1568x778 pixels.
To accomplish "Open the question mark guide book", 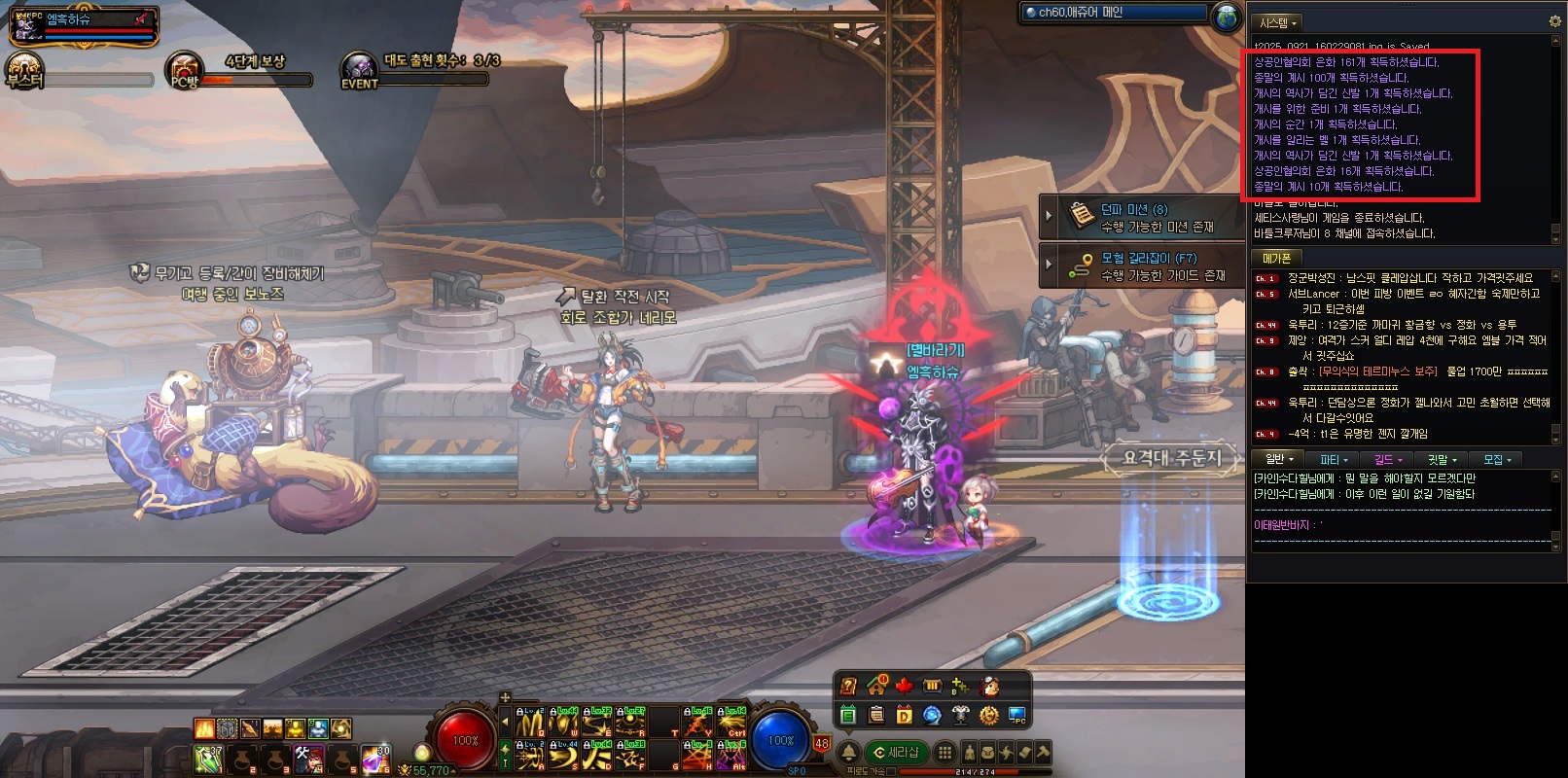I will click(848, 687).
